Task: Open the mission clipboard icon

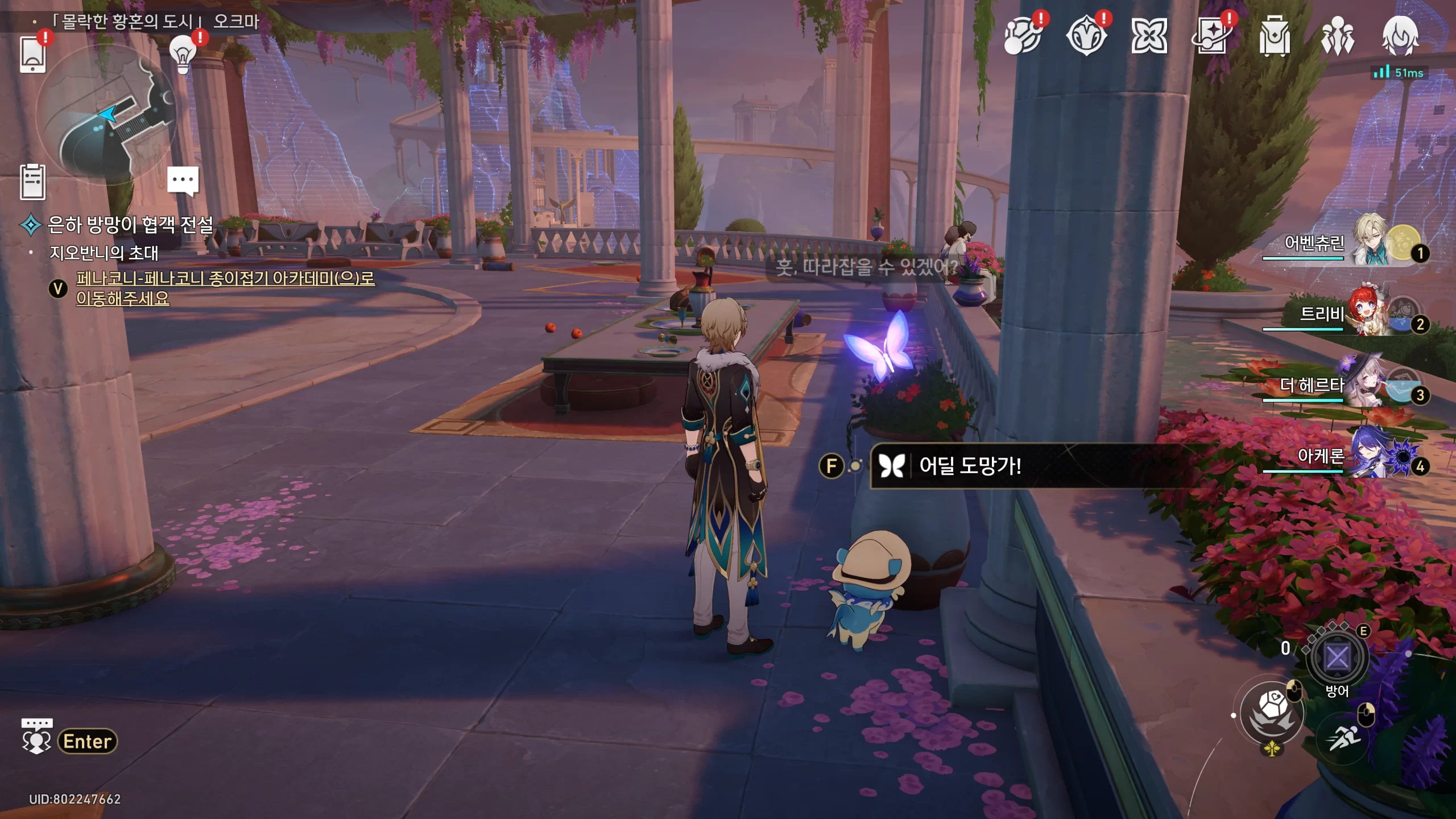Action: click(x=32, y=182)
